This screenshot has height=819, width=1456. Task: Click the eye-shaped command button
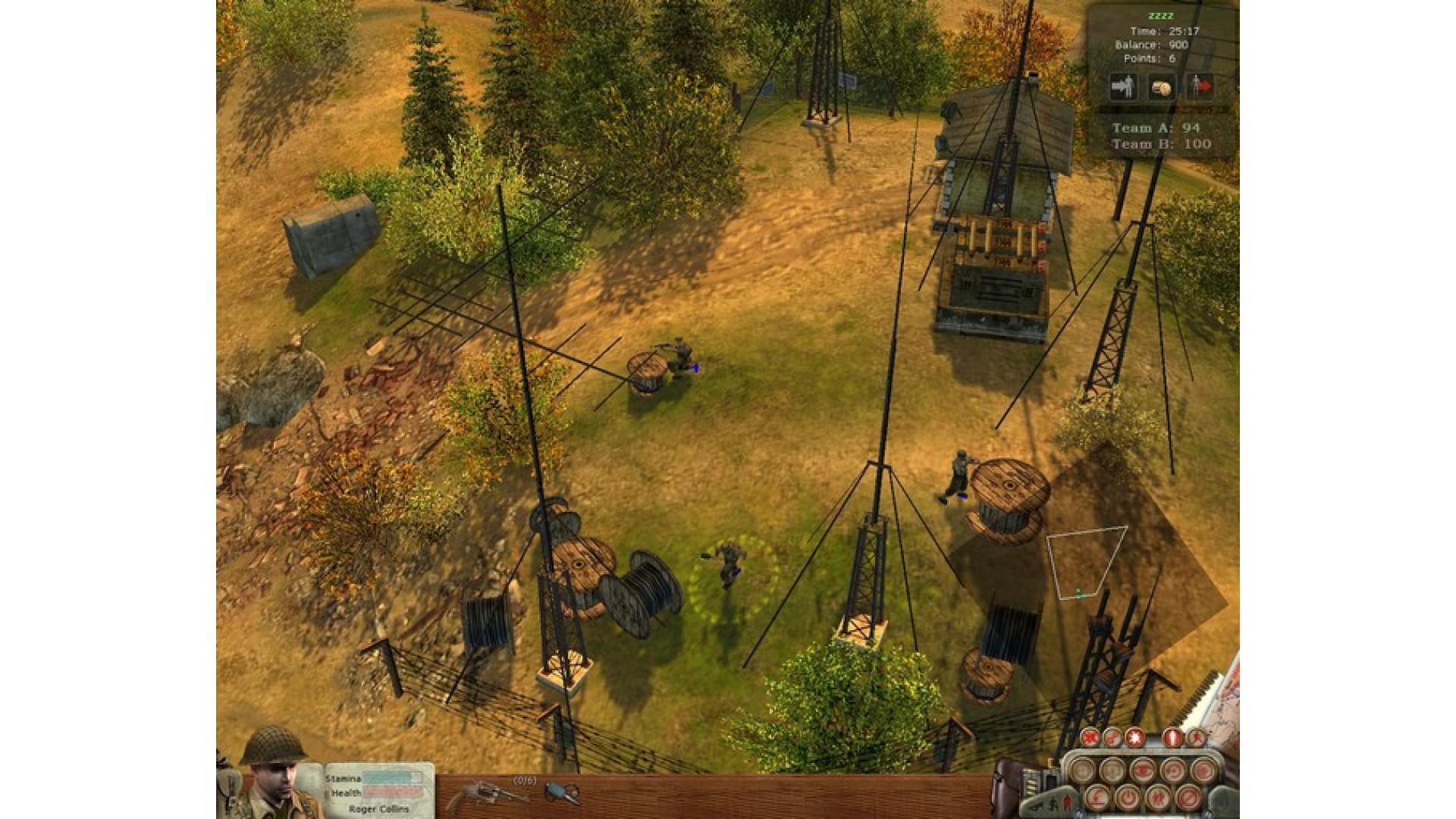[1141, 770]
